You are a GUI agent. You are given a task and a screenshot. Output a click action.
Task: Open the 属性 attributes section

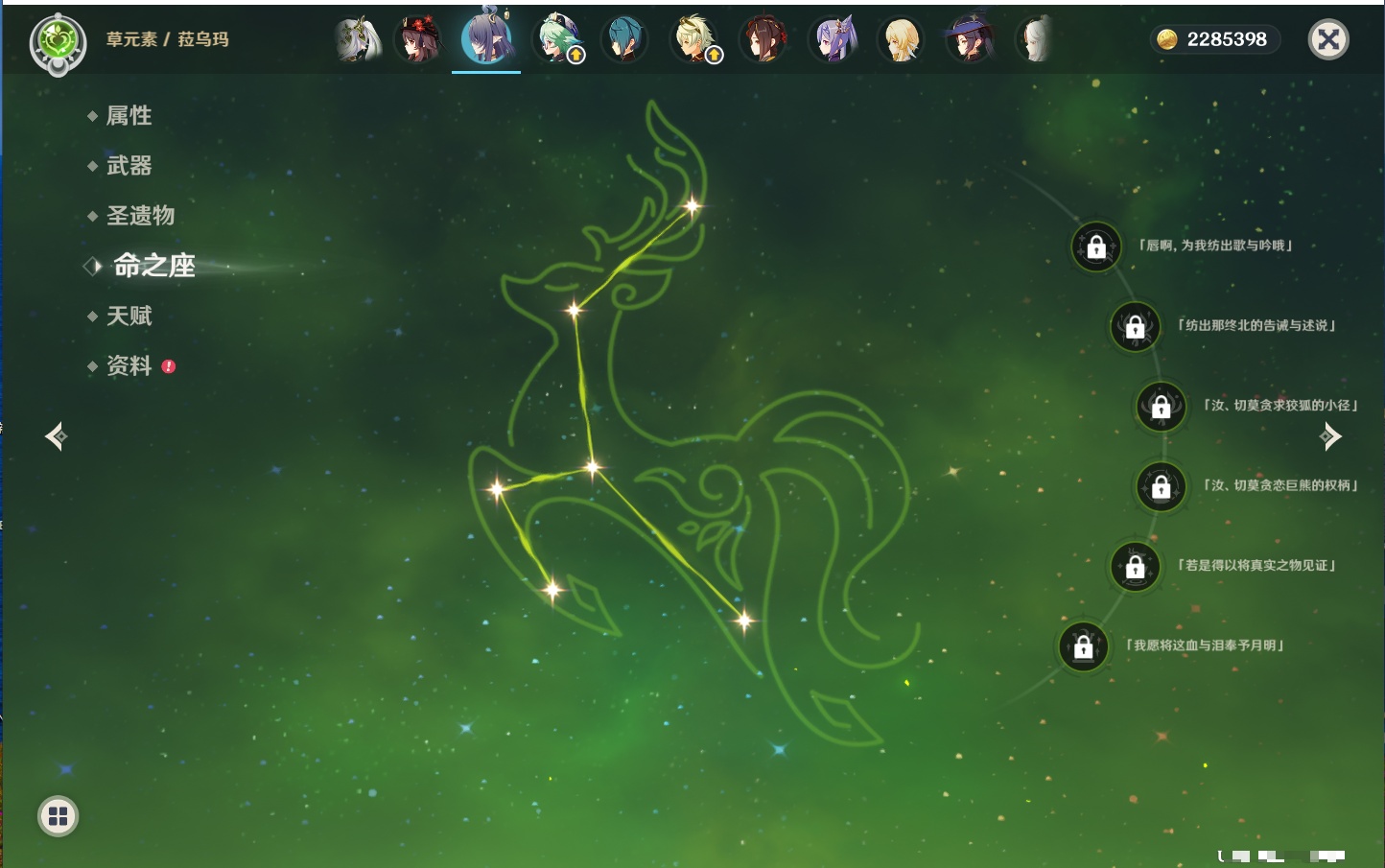point(129,116)
